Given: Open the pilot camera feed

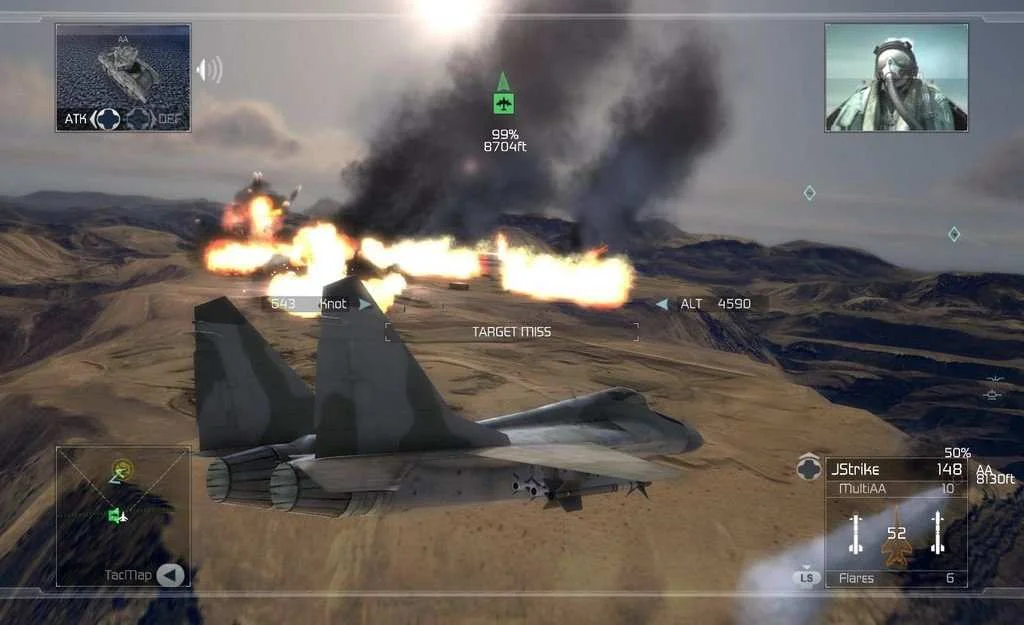Looking at the screenshot, I should 896,77.
